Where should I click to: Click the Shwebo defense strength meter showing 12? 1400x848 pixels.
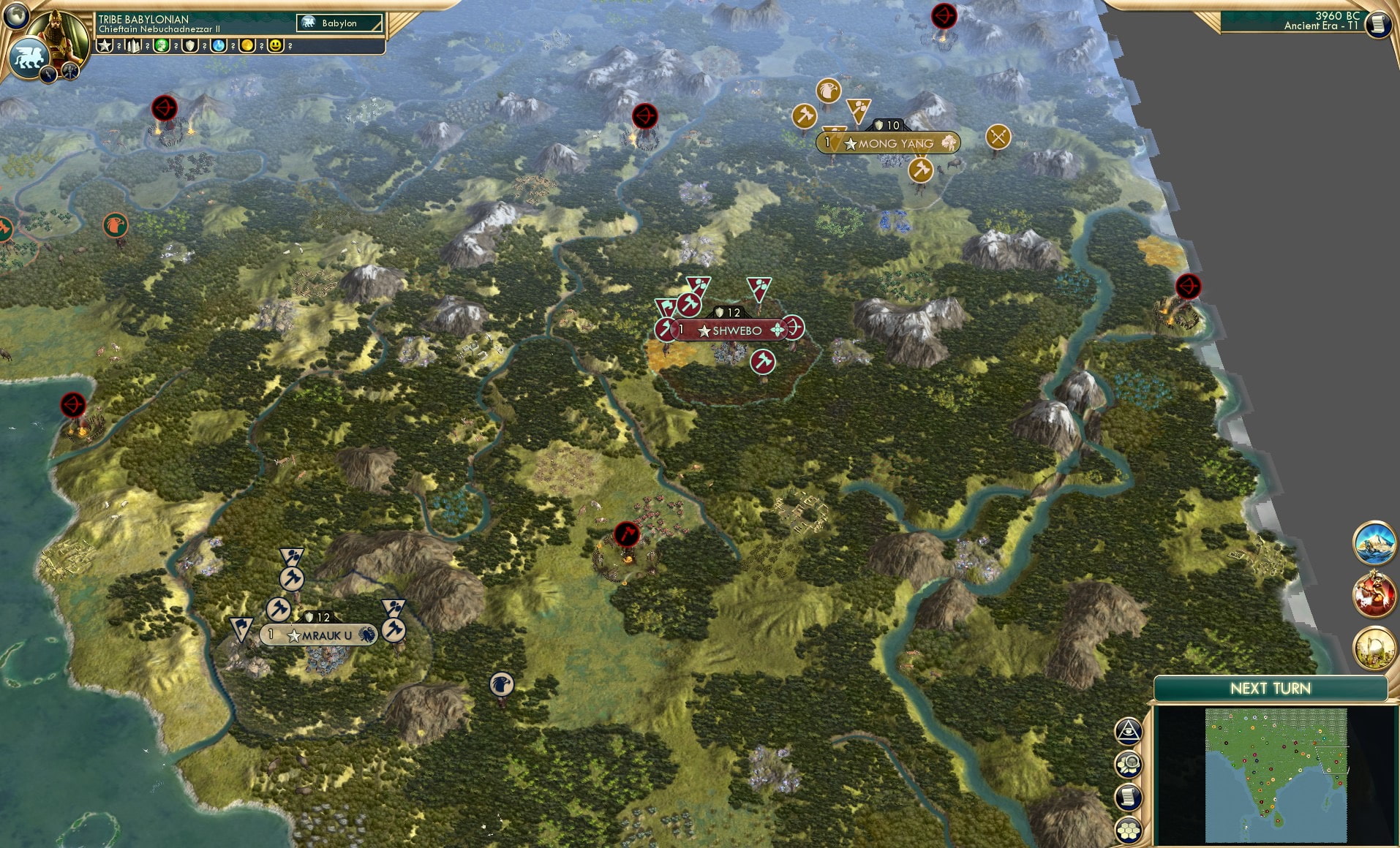728,311
